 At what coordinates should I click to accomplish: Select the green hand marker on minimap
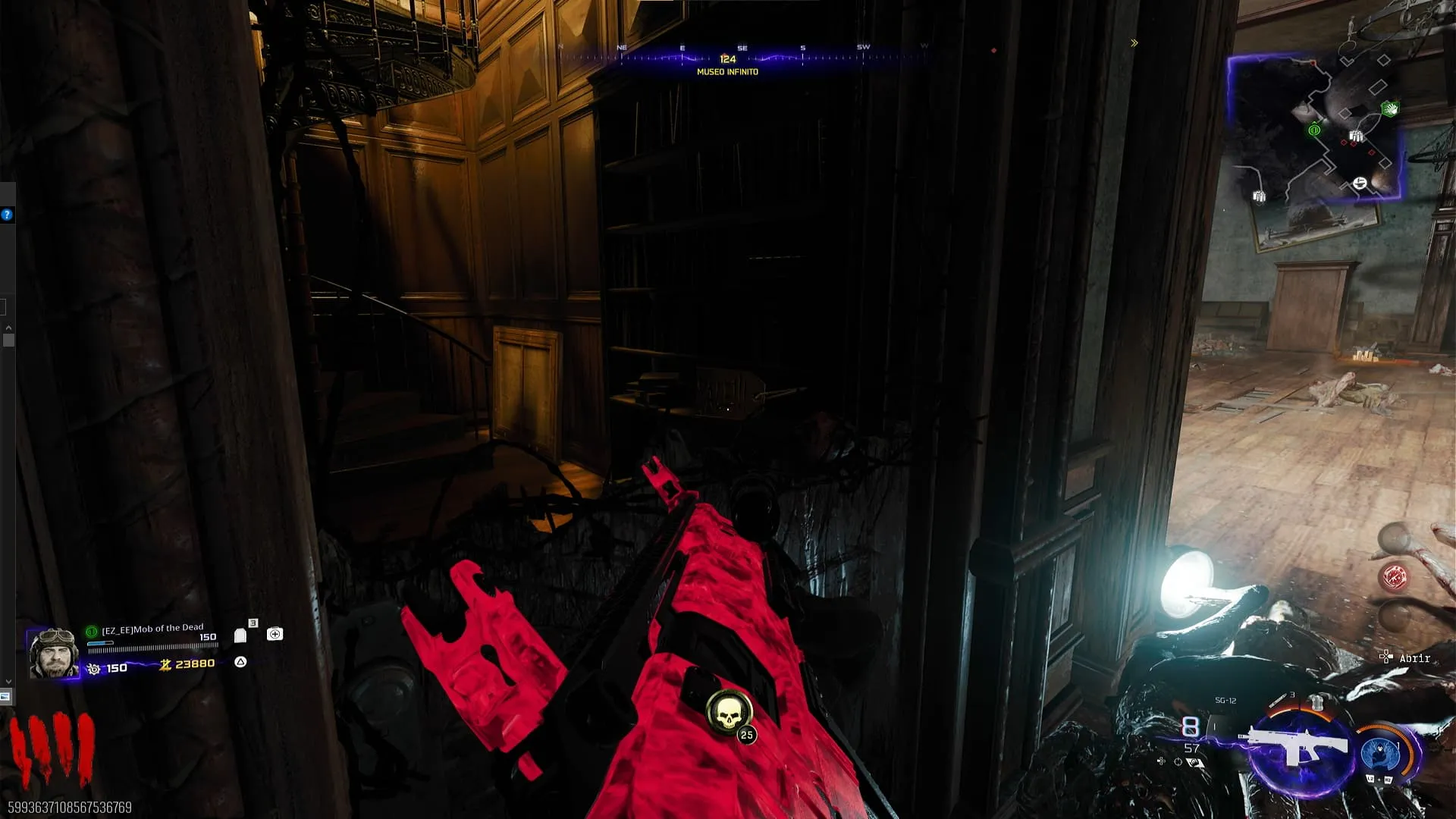click(1390, 109)
